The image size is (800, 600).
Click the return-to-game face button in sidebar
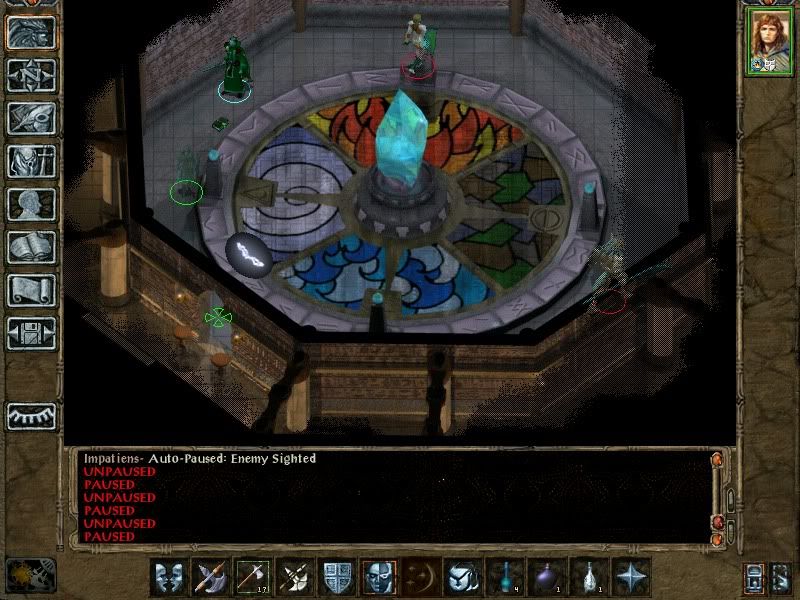31,31
